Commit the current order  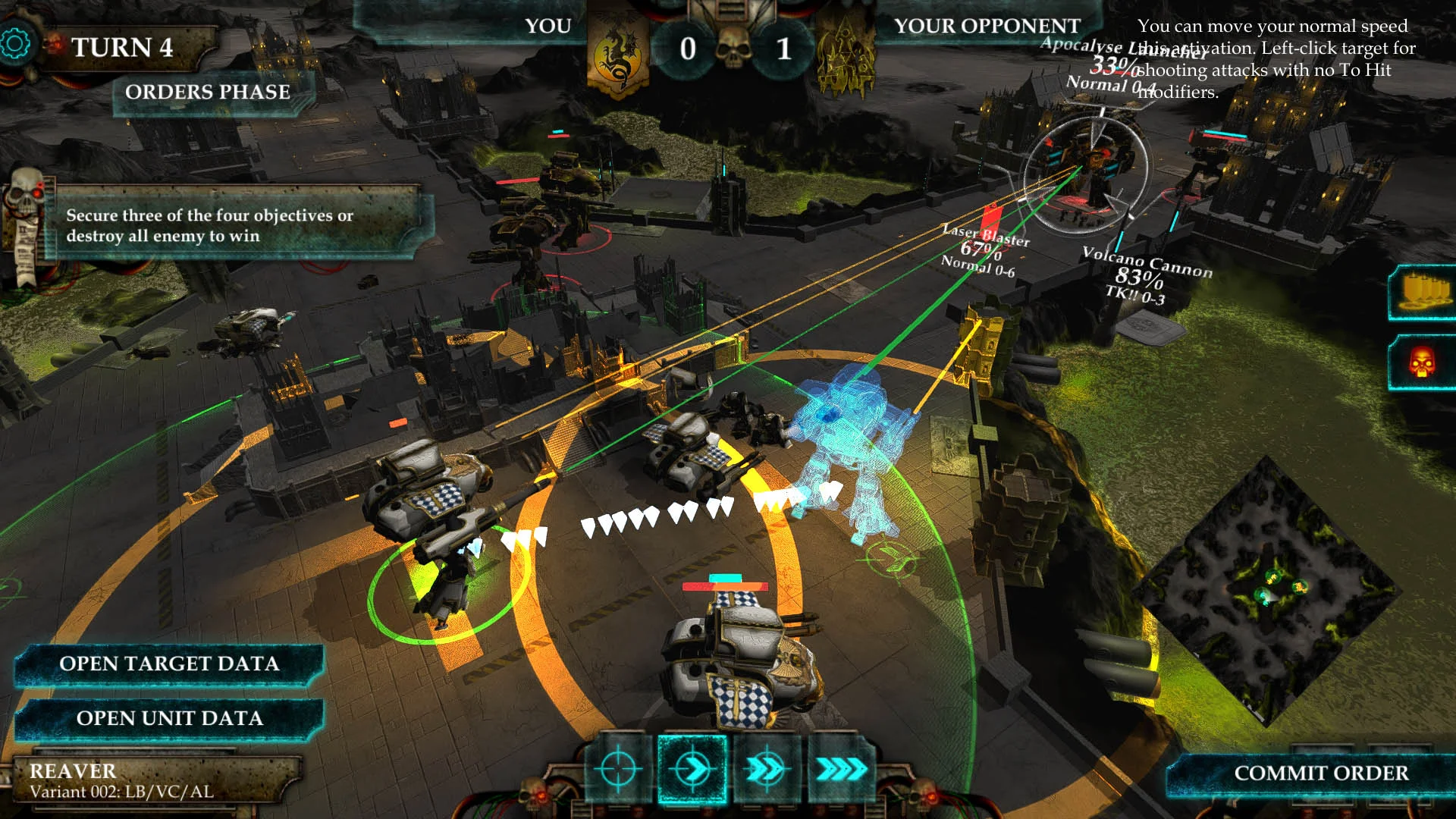[x=1320, y=773]
